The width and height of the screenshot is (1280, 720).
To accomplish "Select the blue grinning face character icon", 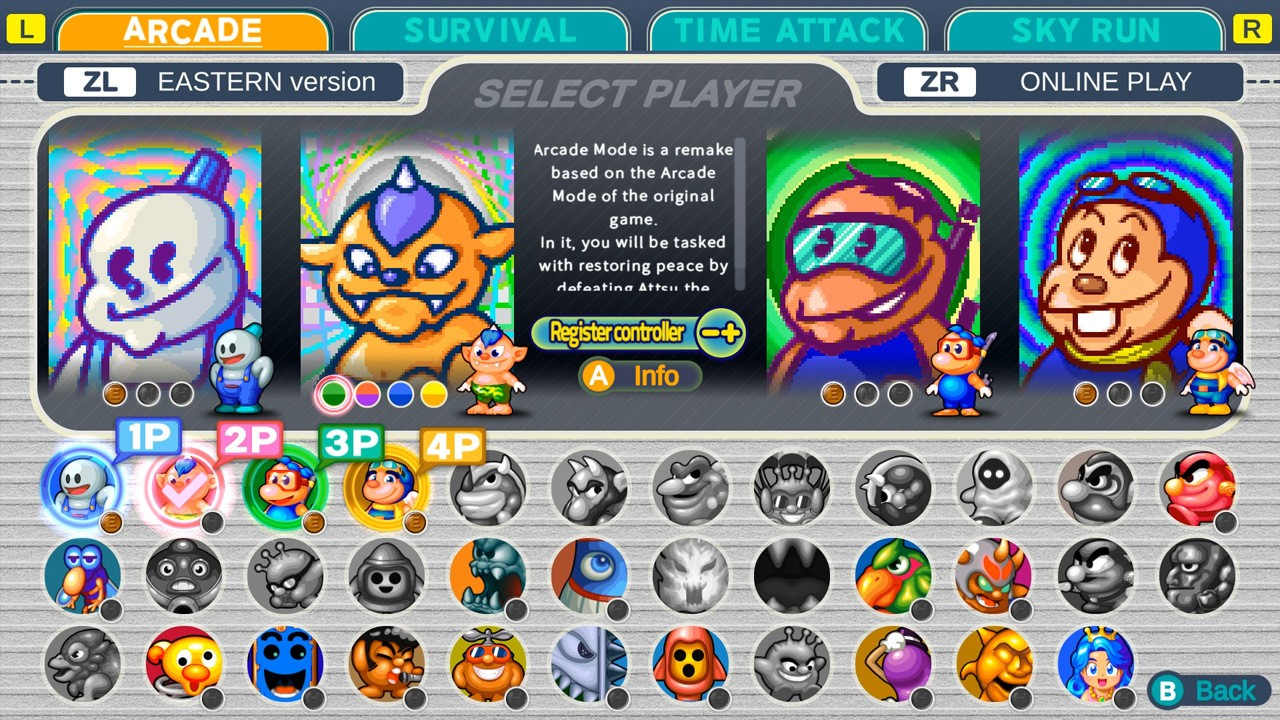I will pyautogui.click(x=285, y=663).
